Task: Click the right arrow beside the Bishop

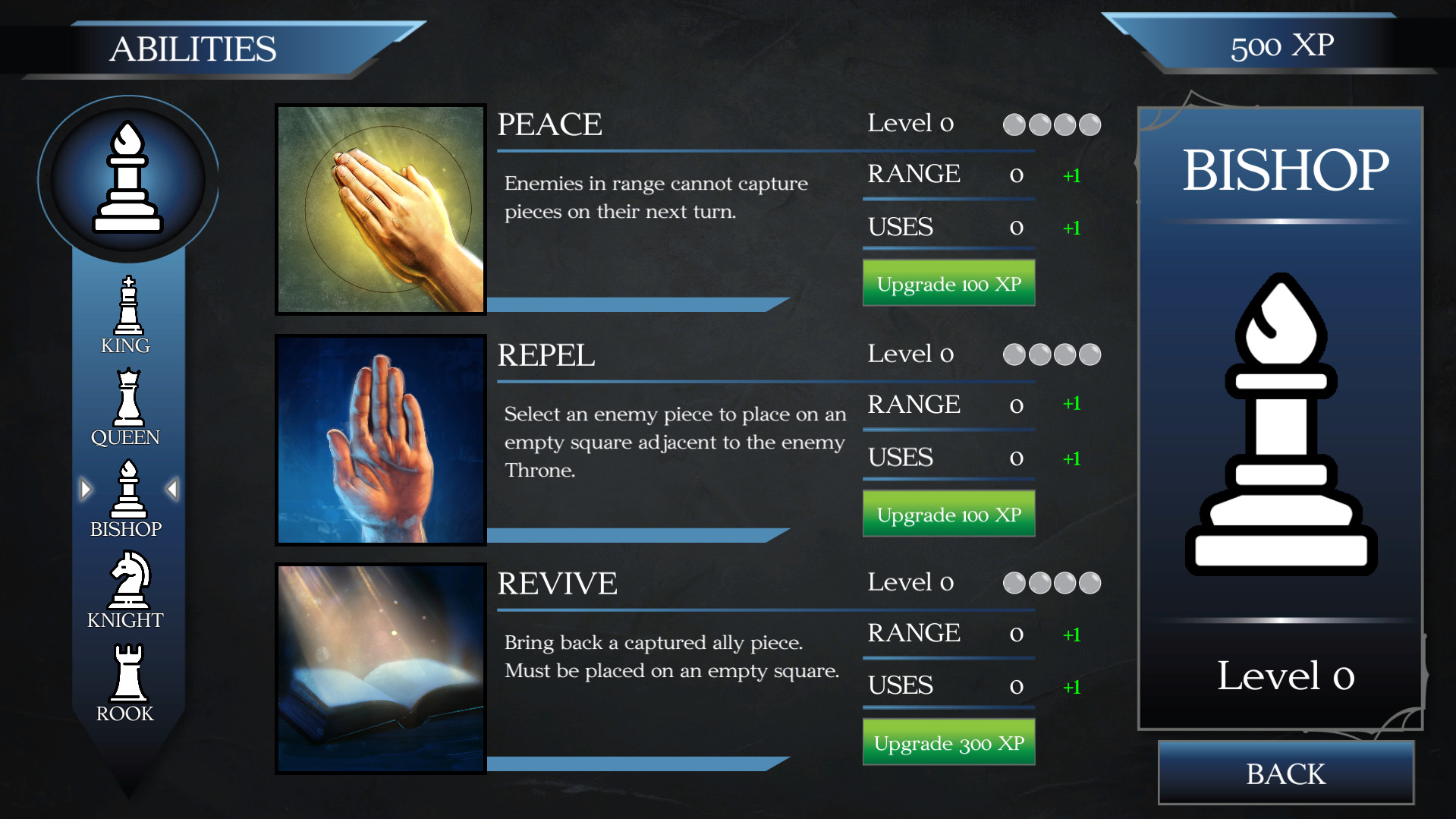Action: (173, 490)
